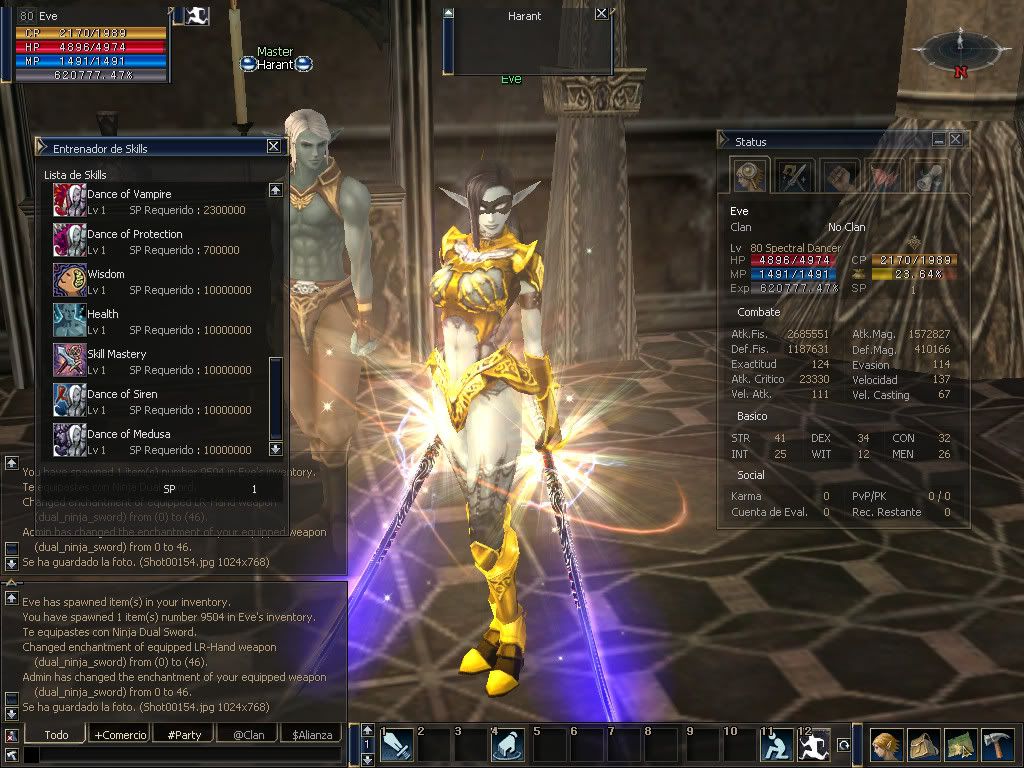Pick the Health skill from the list
Viewport: 1024px width, 768px height.
(x=103, y=314)
